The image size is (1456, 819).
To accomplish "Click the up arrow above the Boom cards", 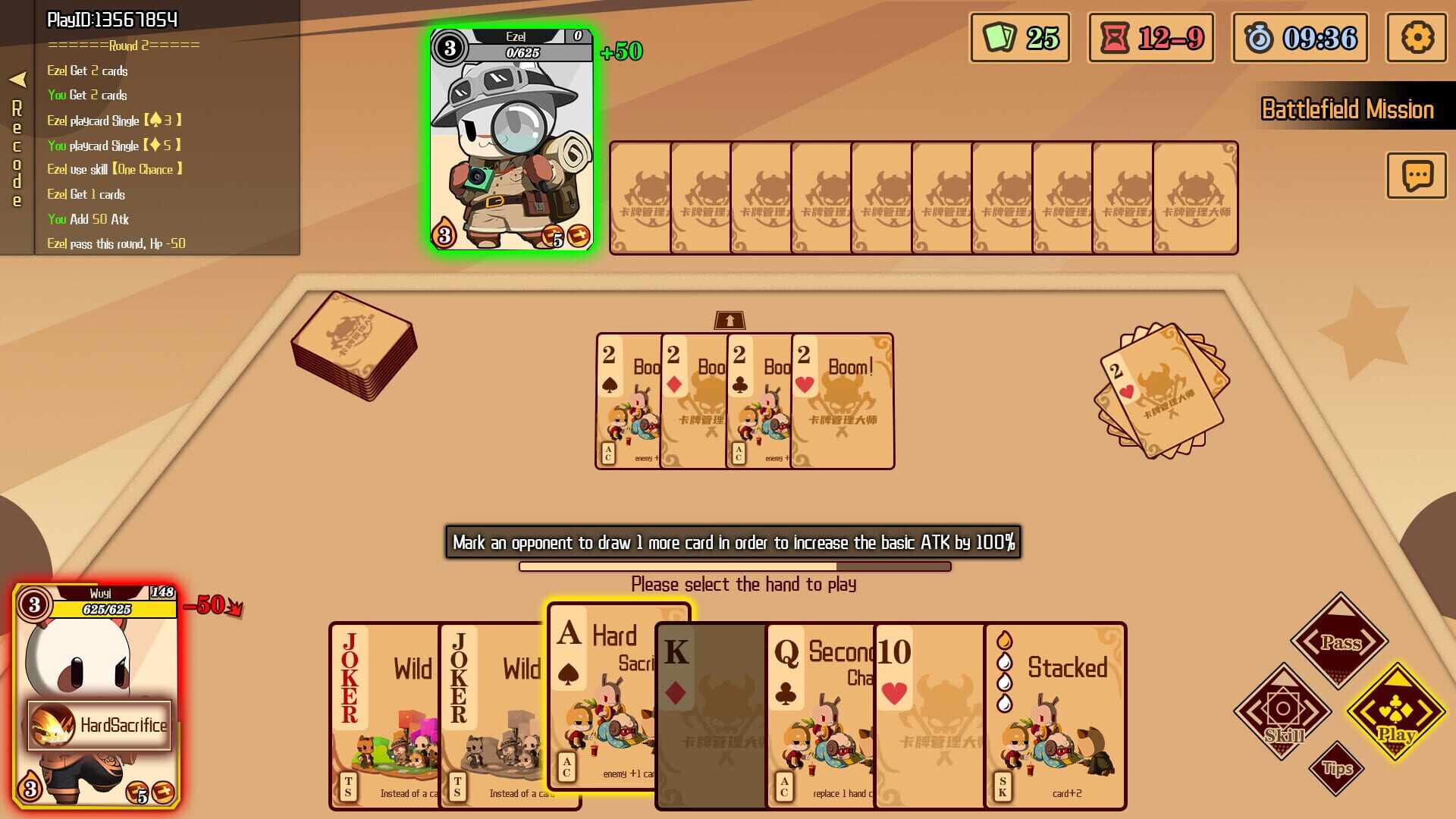I will (730, 320).
